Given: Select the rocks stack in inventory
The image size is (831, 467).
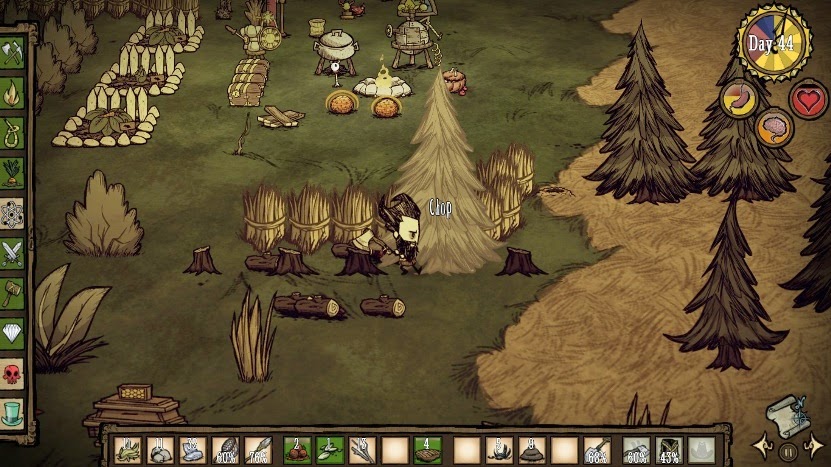Looking at the screenshot, I should pos(160,451).
